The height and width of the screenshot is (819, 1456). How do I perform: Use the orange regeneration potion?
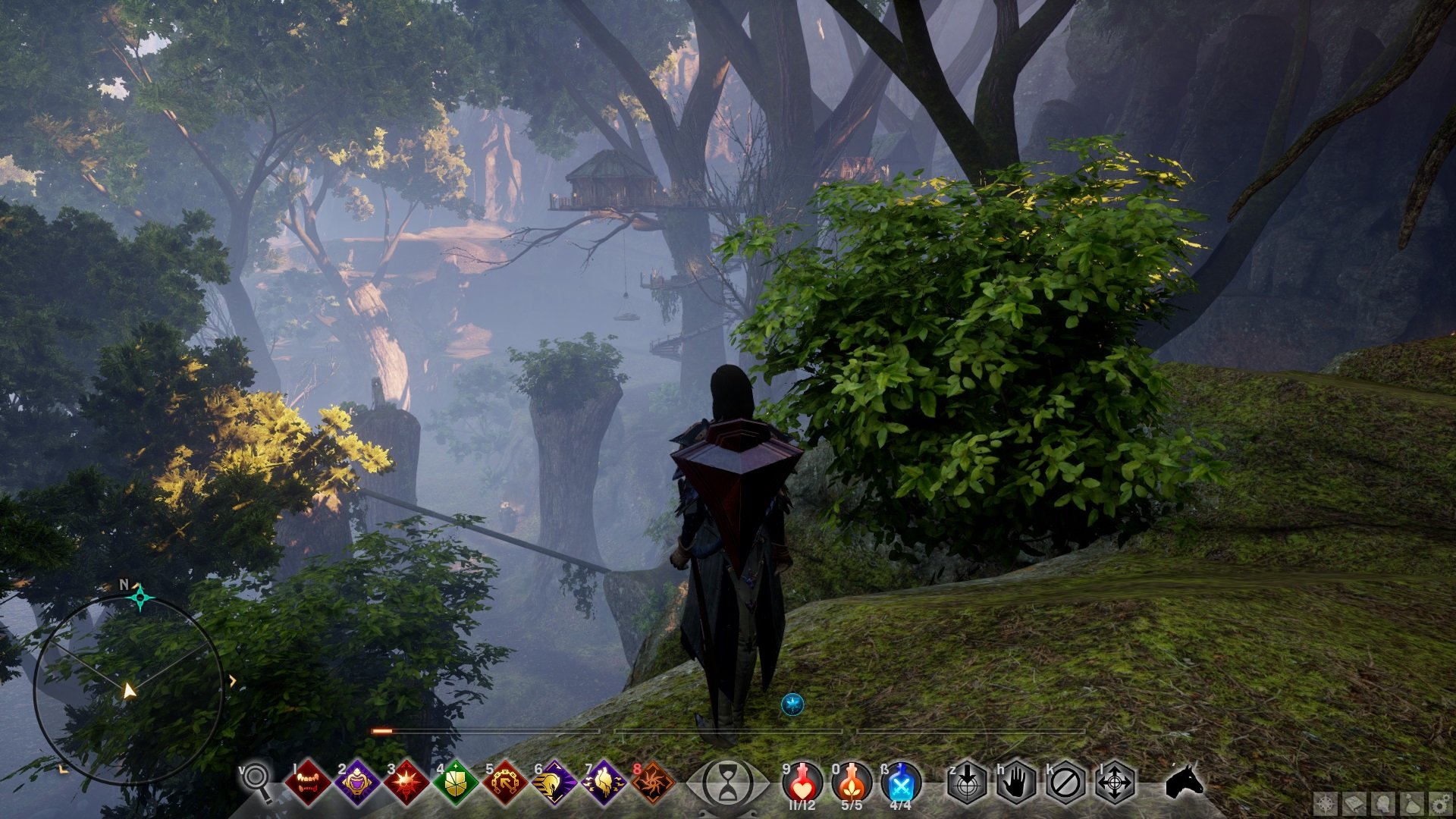click(x=852, y=782)
